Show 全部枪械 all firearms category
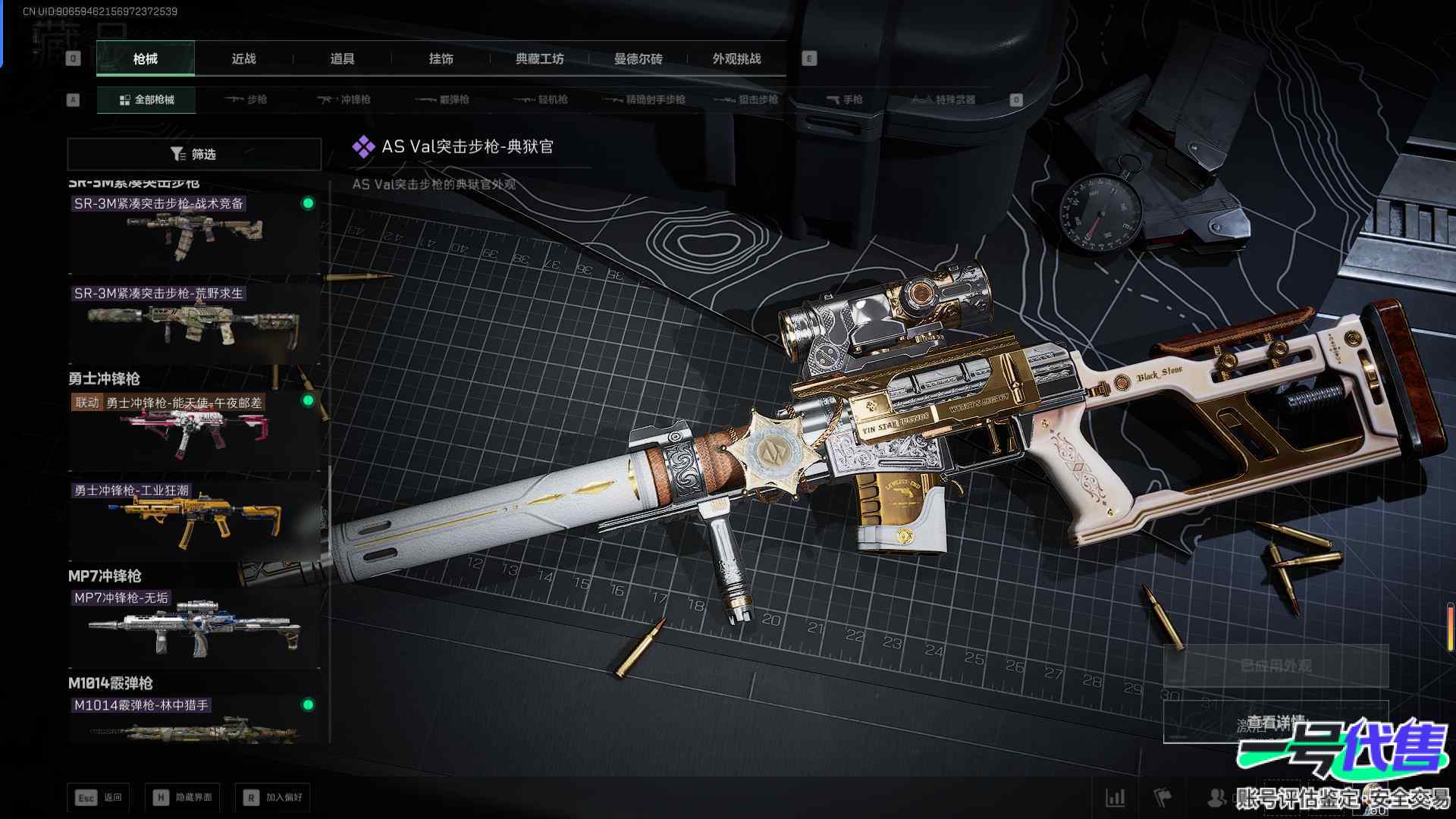This screenshot has width=1456, height=819. point(146,99)
